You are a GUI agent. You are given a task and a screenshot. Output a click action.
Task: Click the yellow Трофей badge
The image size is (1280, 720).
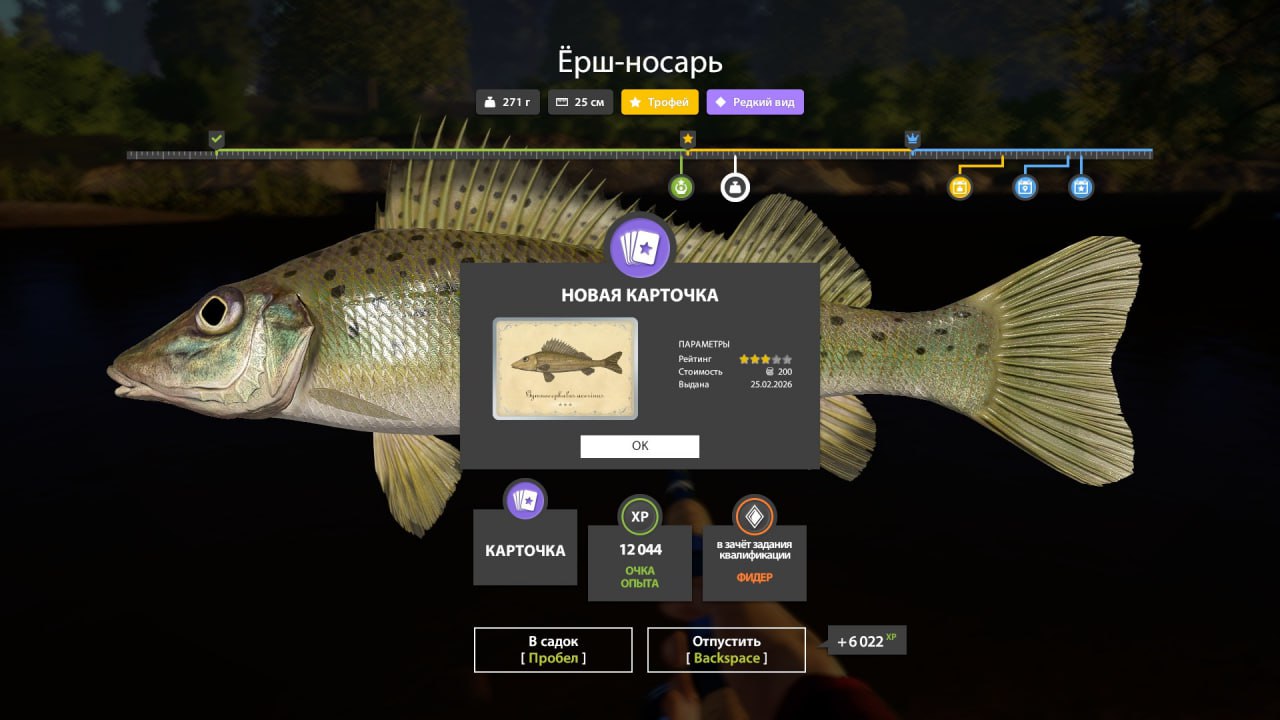[660, 102]
